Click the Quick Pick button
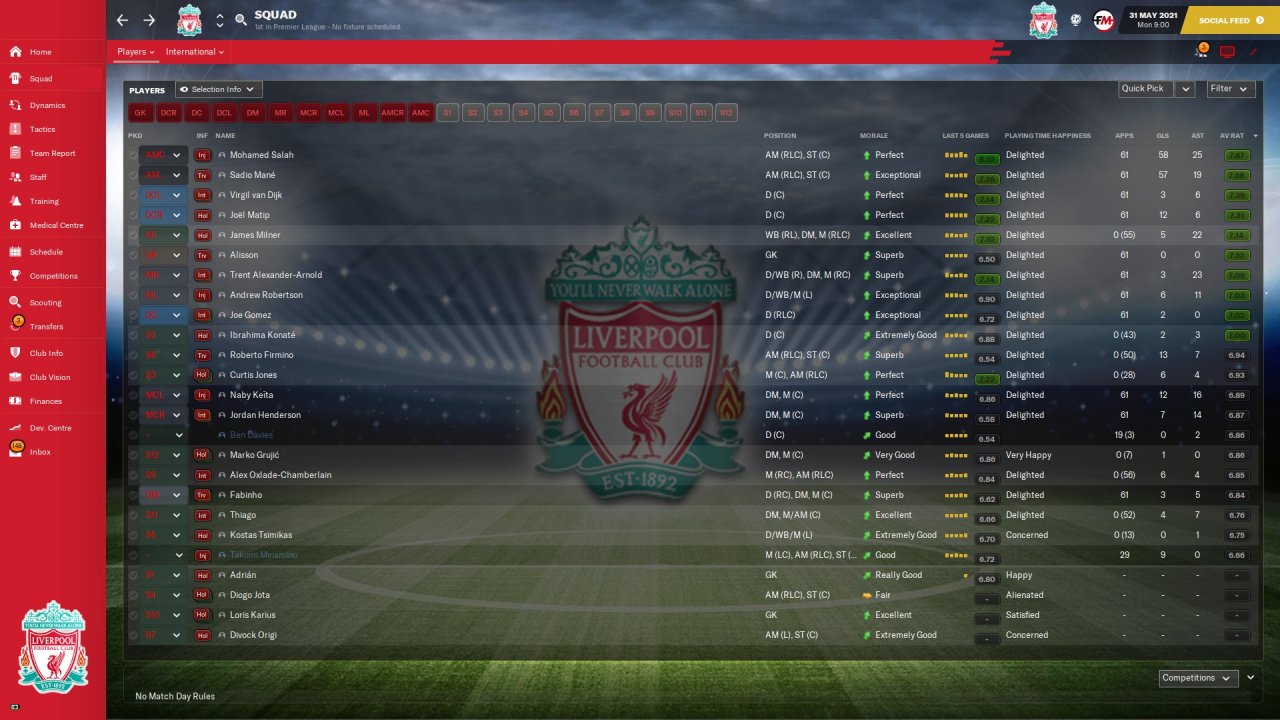Image resolution: width=1280 pixels, height=720 pixels. coord(1143,89)
